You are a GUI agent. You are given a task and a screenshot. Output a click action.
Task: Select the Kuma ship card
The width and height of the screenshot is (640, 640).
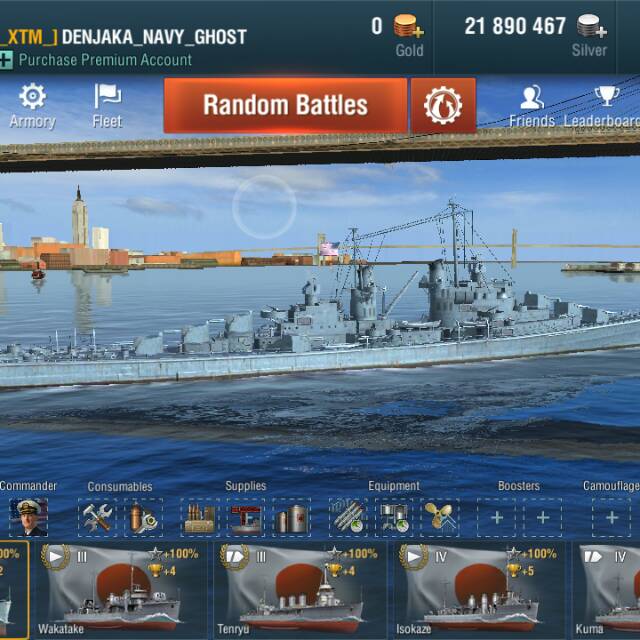coord(610,590)
